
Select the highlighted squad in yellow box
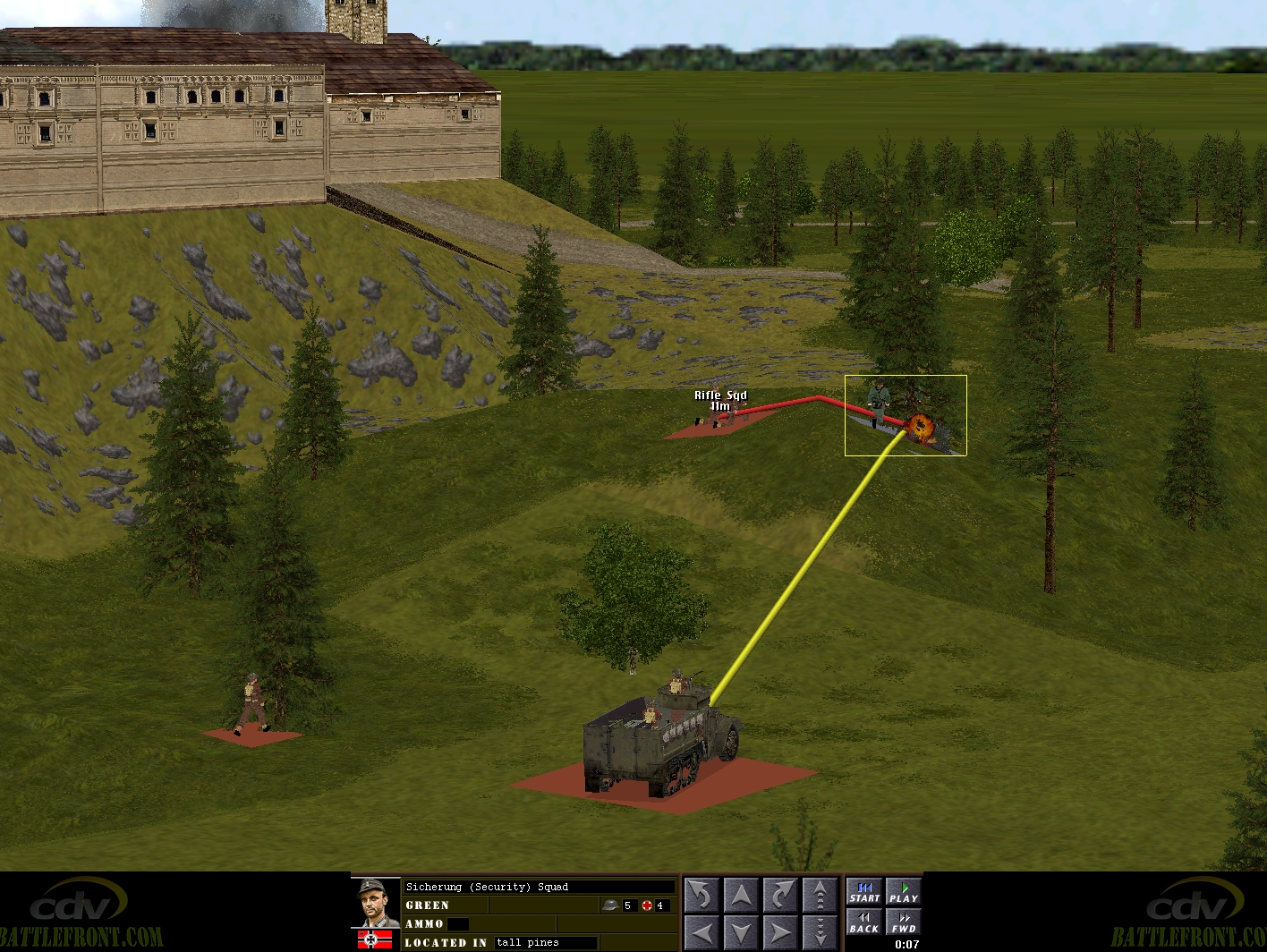tap(906, 415)
